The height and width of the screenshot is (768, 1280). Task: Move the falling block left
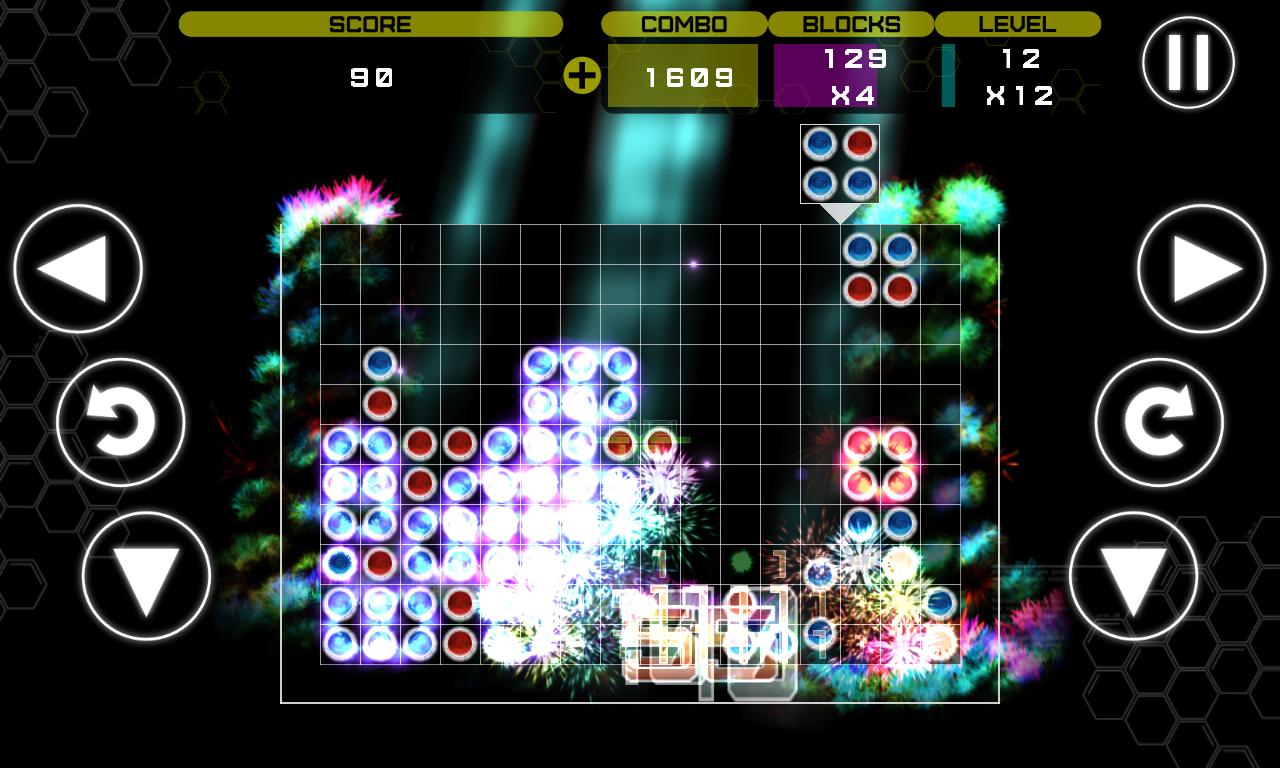[78, 269]
